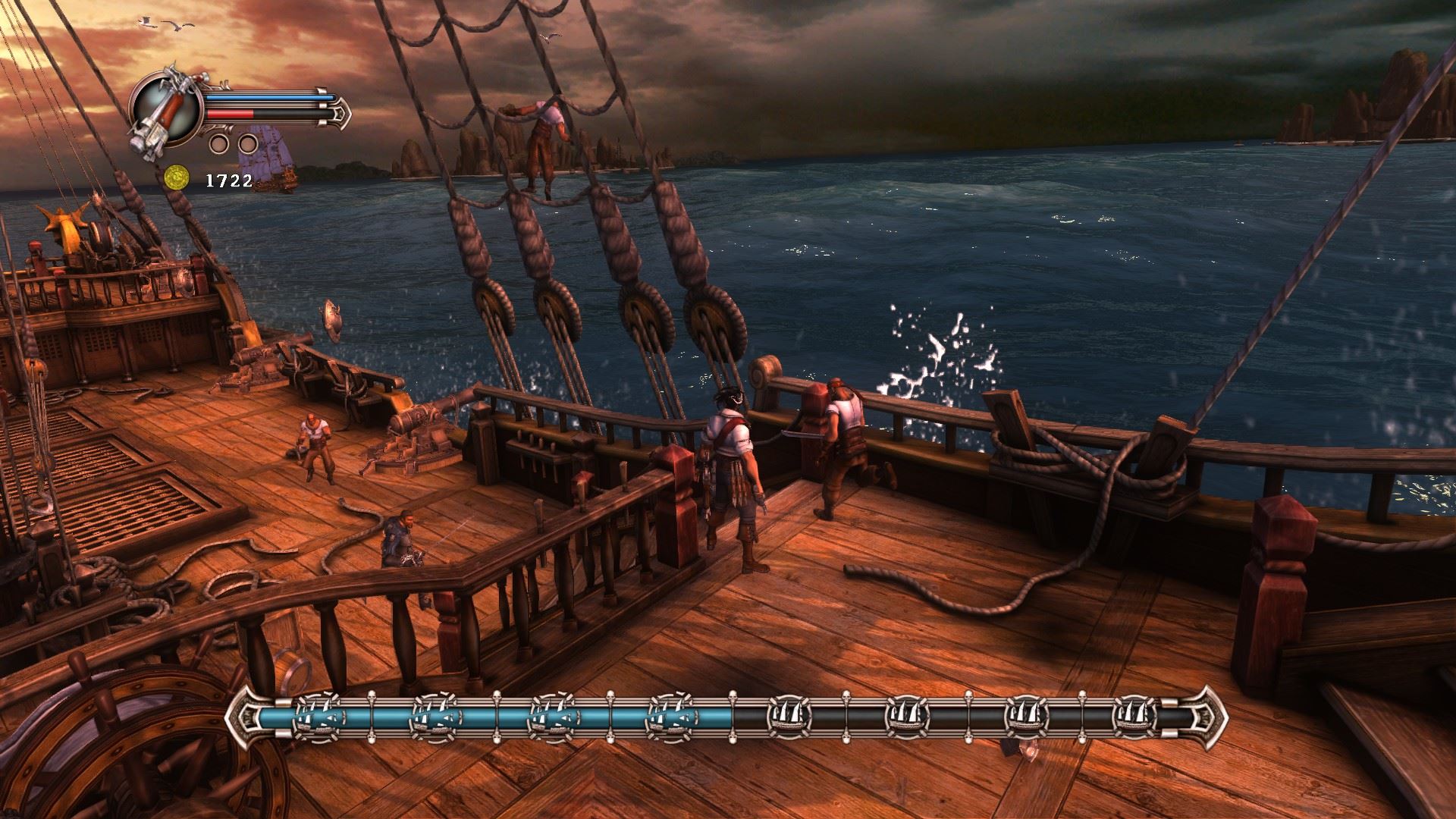
Task: Toggle the first empty ability slot
Action: pyautogui.click(x=219, y=143)
